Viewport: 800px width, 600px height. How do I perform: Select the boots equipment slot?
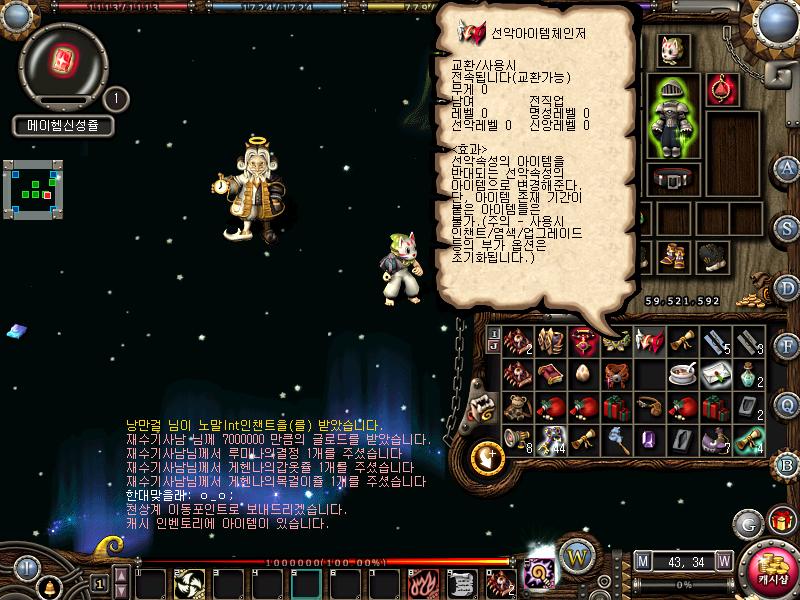pyautogui.click(x=674, y=258)
